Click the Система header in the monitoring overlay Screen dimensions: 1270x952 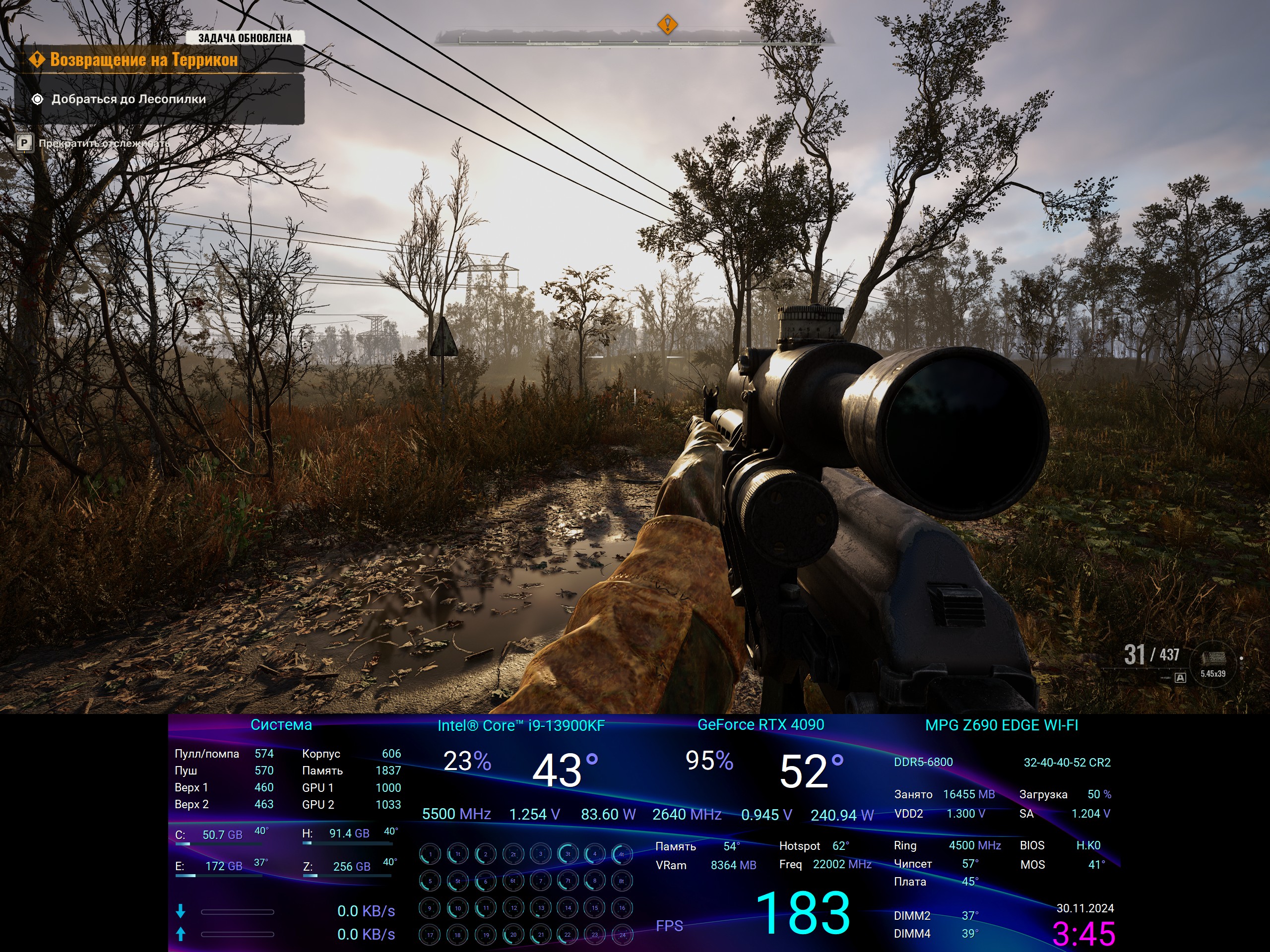tap(281, 725)
